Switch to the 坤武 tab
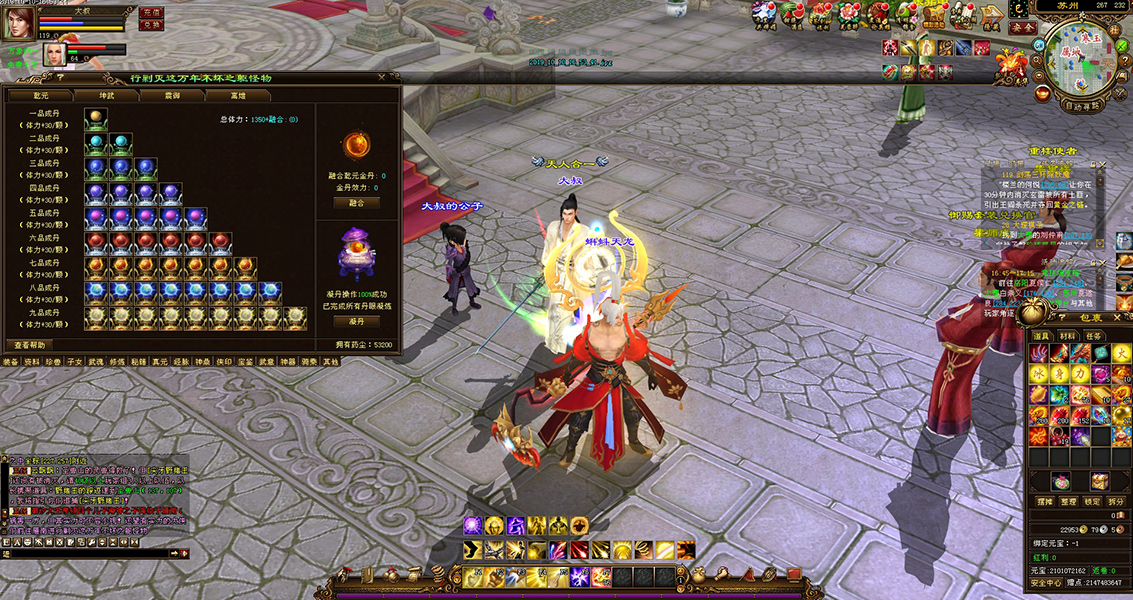The width and height of the screenshot is (1133, 600). pyautogui.click(x=106, y=95)
